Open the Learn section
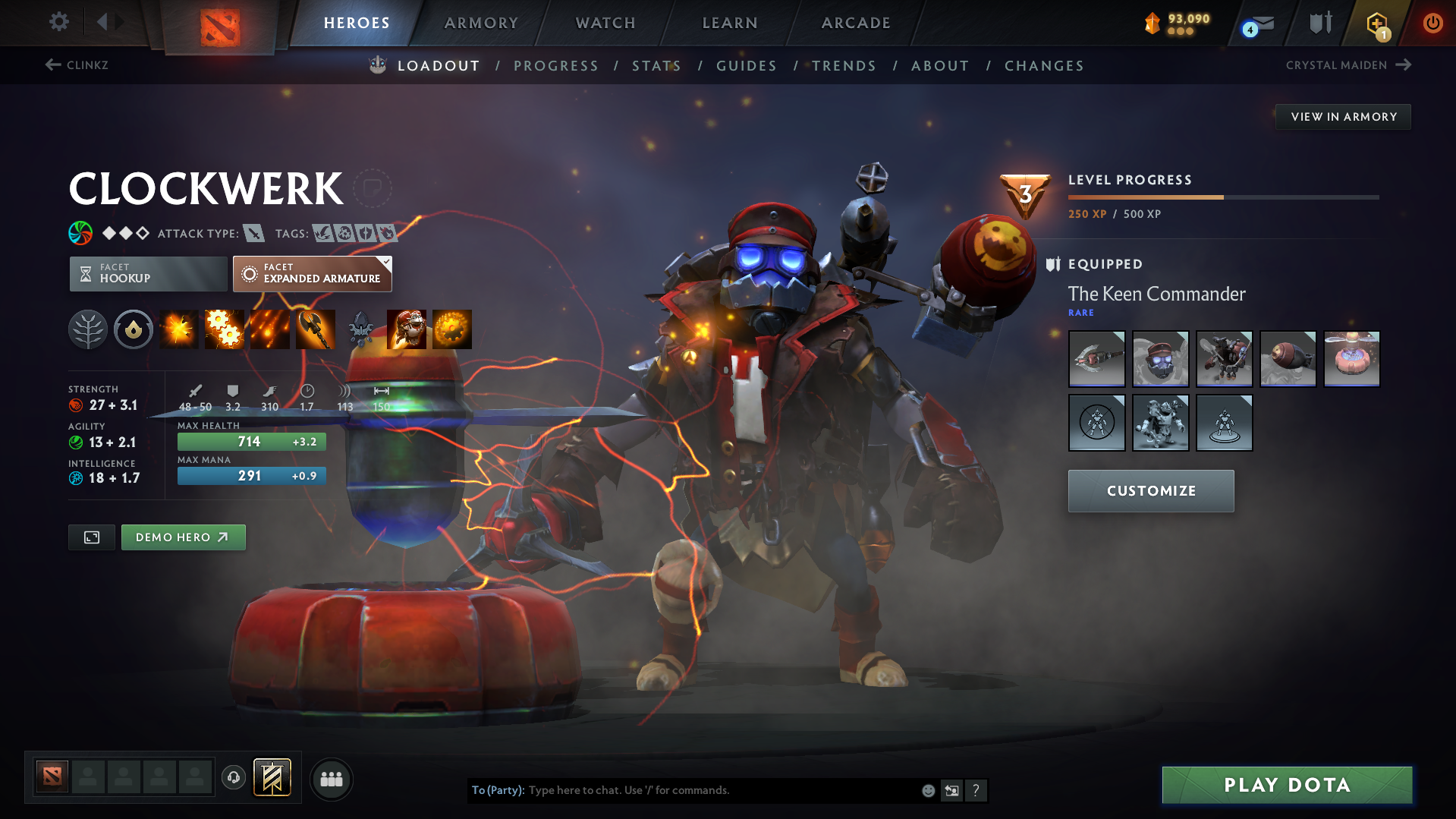 tap(730, 23)
